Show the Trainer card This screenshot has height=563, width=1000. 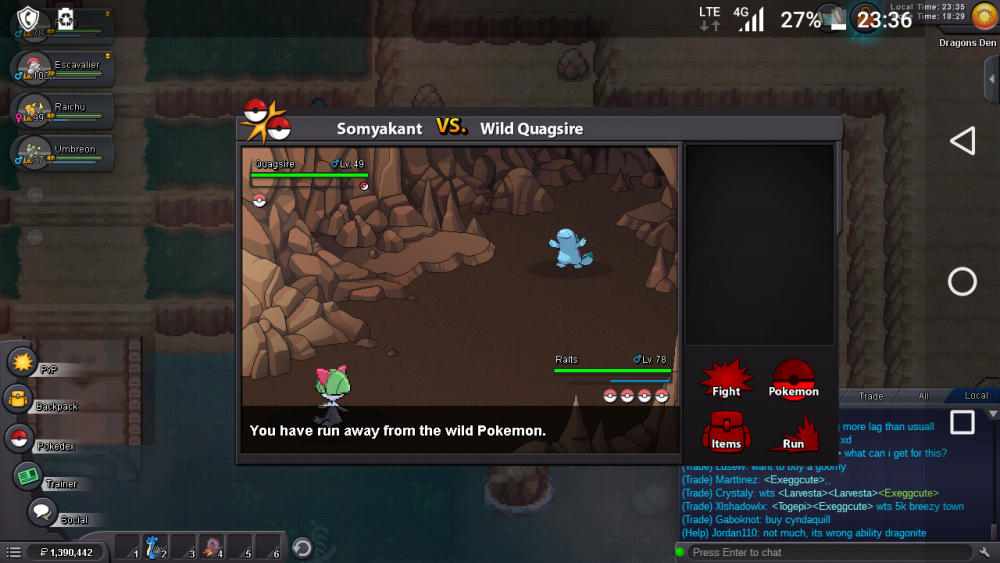[28, 476]
